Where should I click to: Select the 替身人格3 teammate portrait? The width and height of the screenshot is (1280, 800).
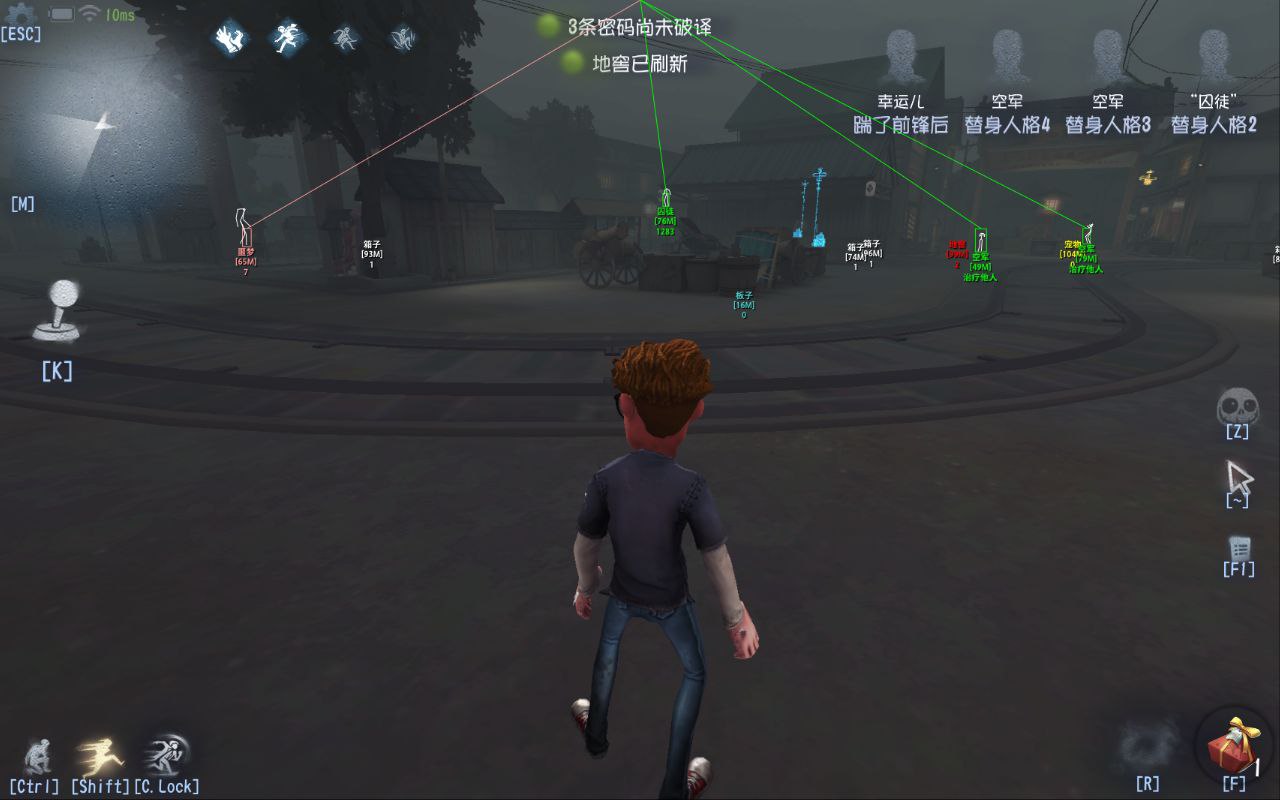[x=1108, y=57]
